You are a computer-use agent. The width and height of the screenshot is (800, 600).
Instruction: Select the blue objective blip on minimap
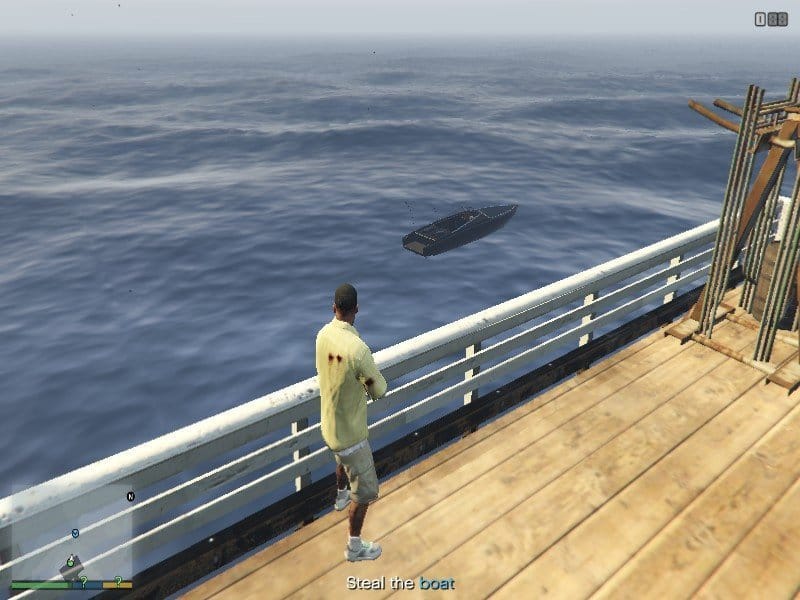(x=75, y=534)
